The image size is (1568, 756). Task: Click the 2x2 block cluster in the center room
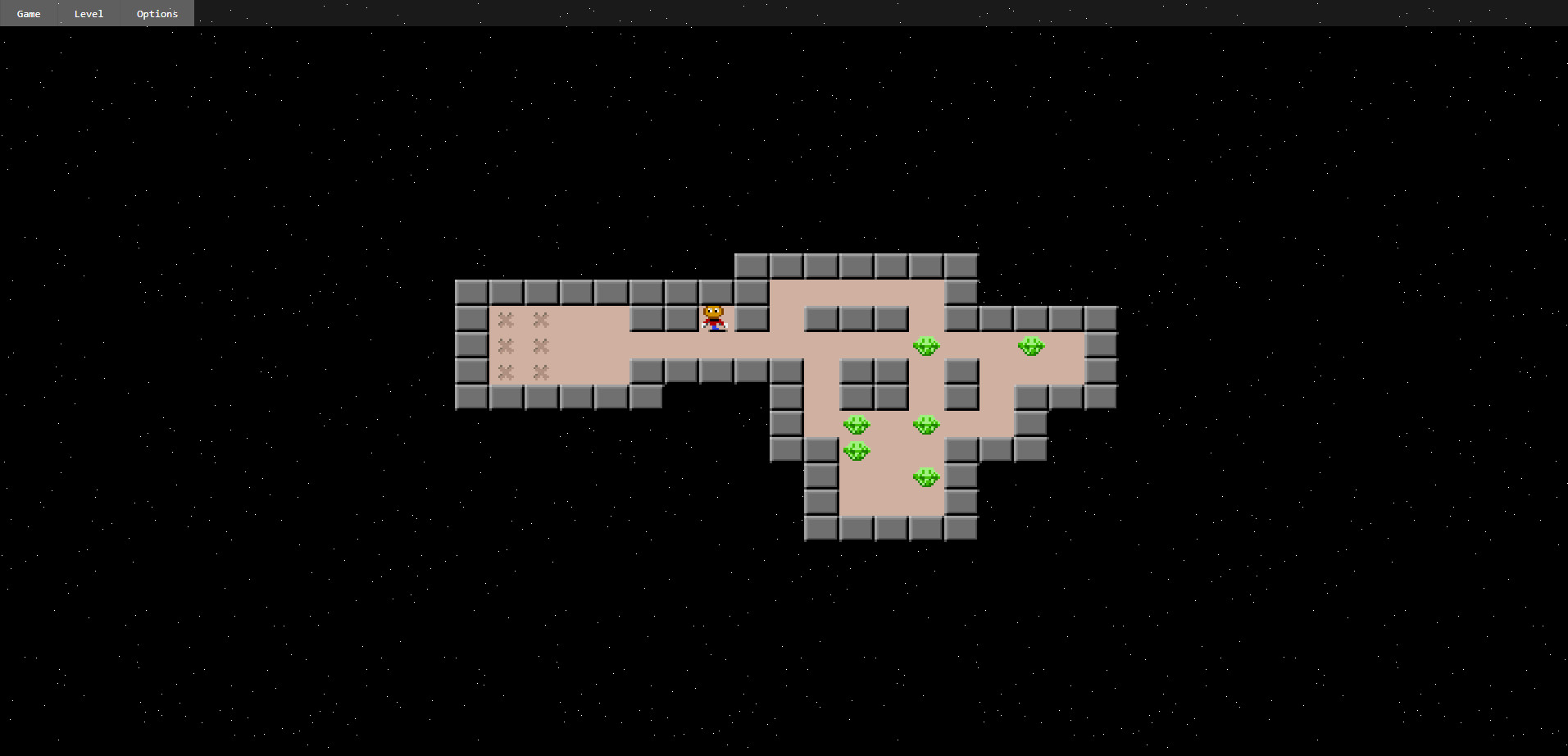click(x=873, y=385)
